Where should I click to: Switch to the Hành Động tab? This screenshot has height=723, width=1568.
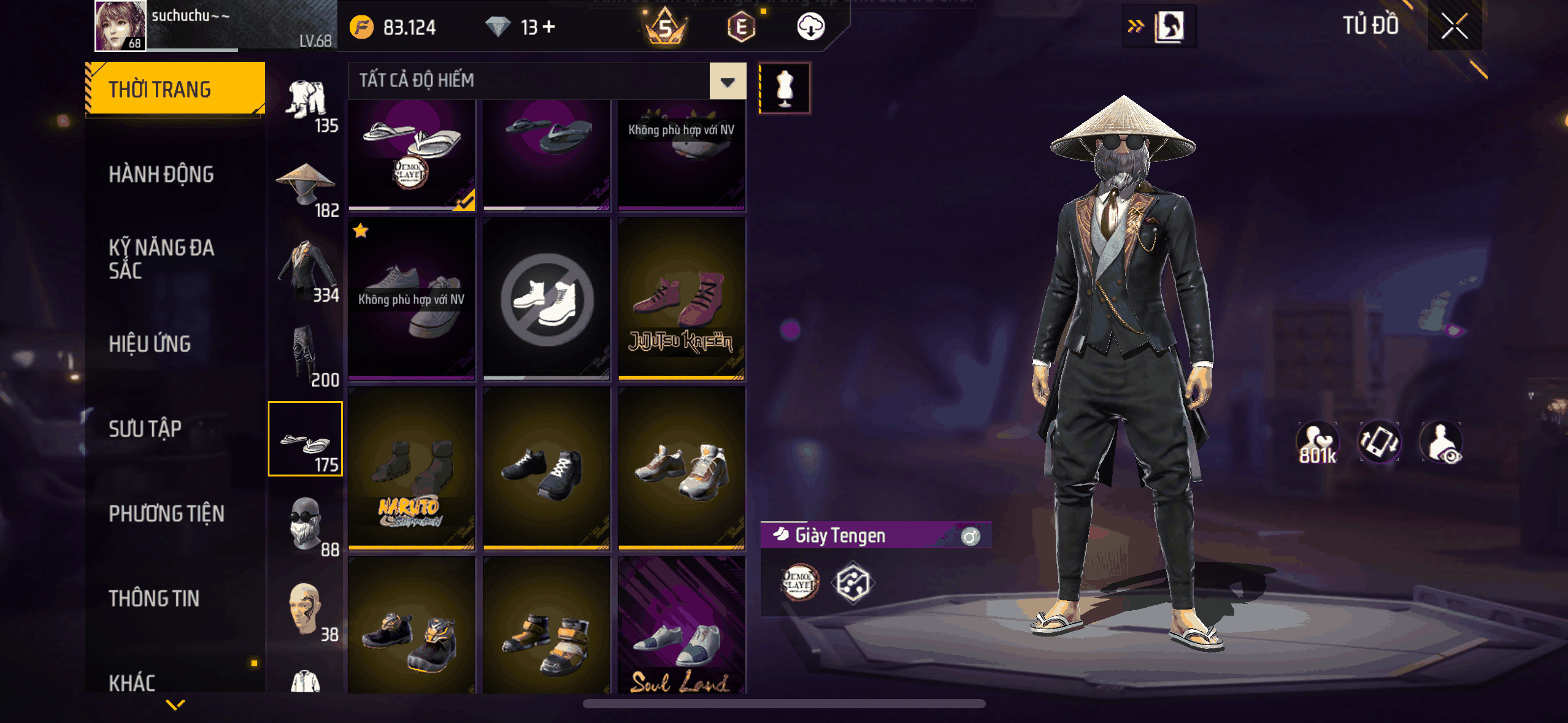(x=161, y=175)
